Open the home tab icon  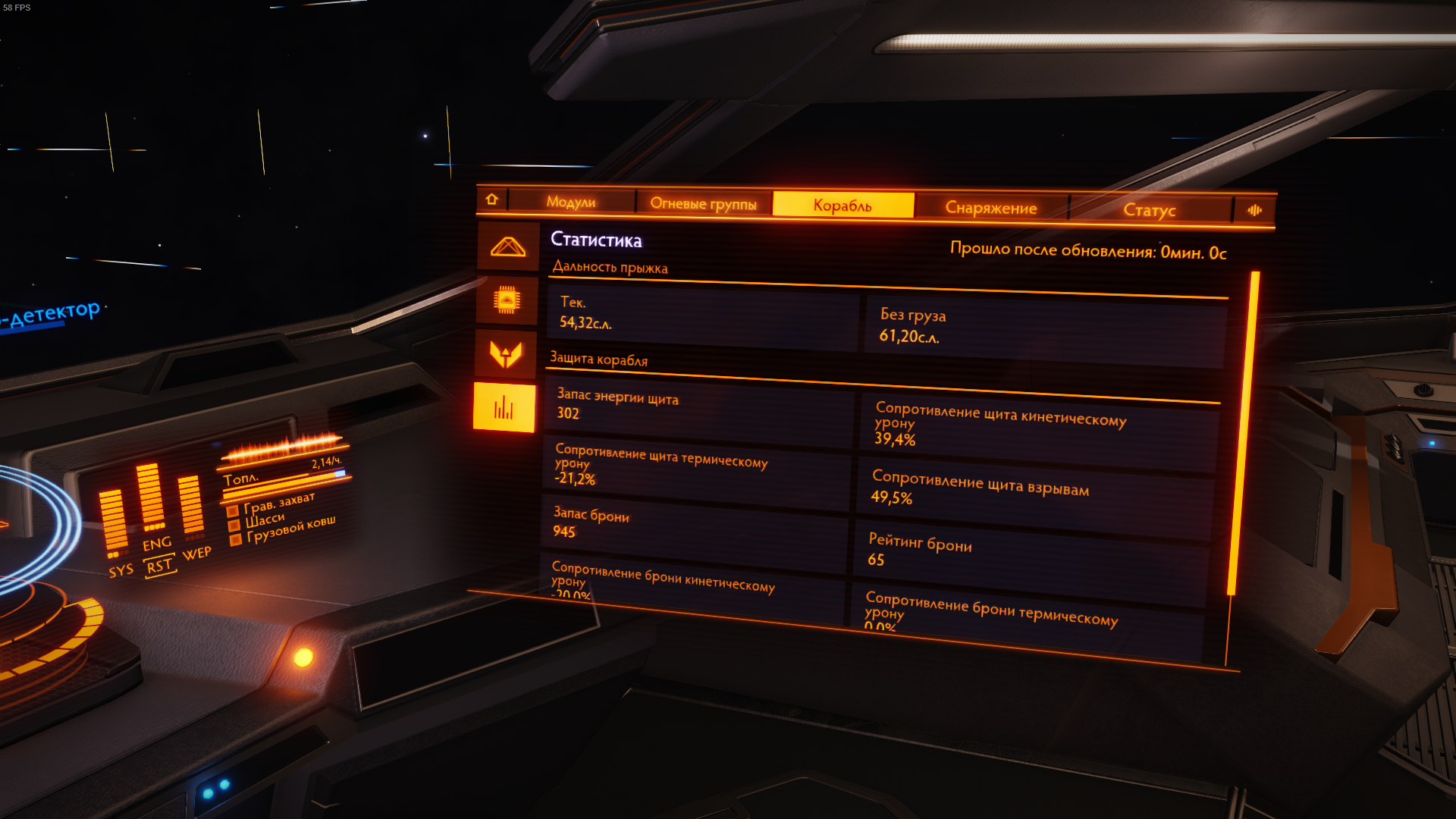[x=491, y=199]
